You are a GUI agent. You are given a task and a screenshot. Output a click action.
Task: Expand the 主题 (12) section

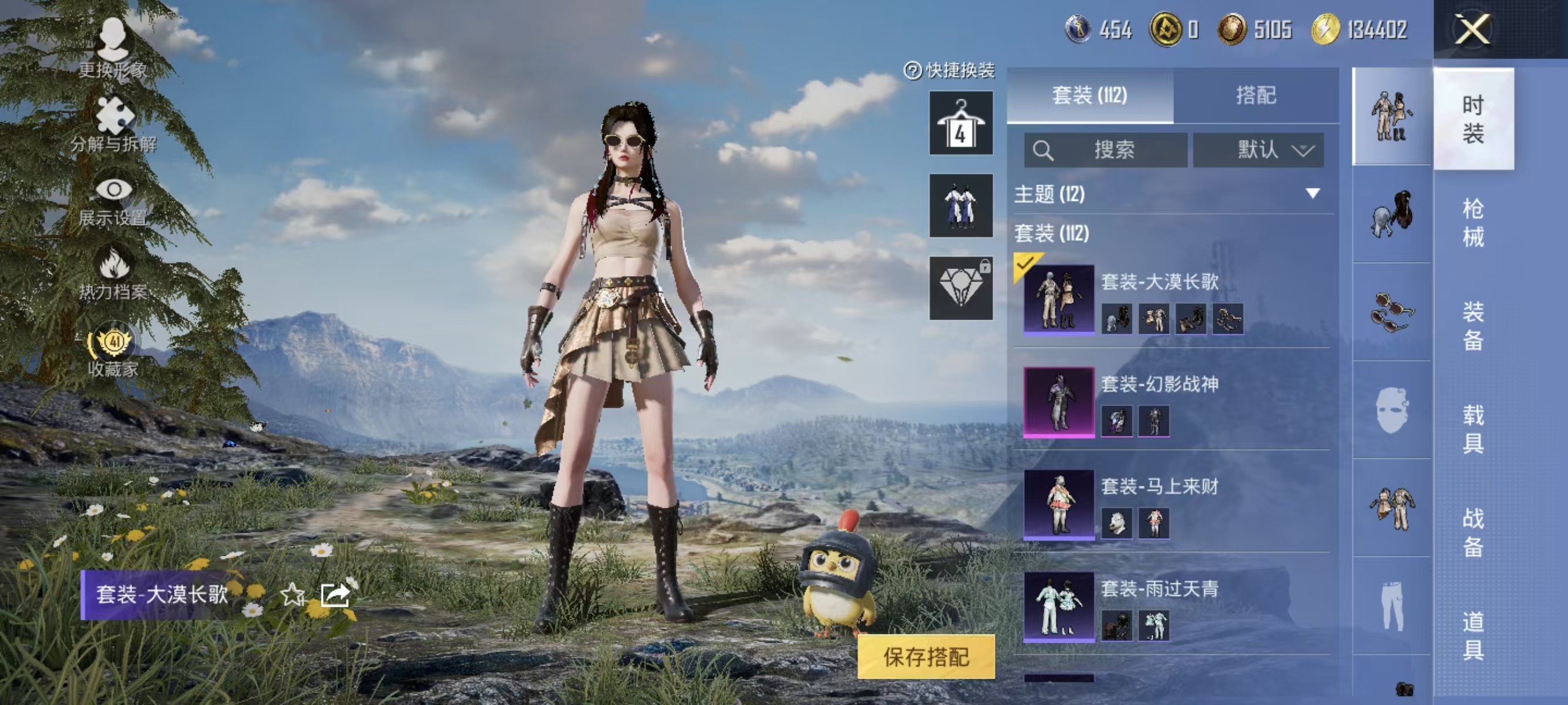click(x=1313, y=194)
